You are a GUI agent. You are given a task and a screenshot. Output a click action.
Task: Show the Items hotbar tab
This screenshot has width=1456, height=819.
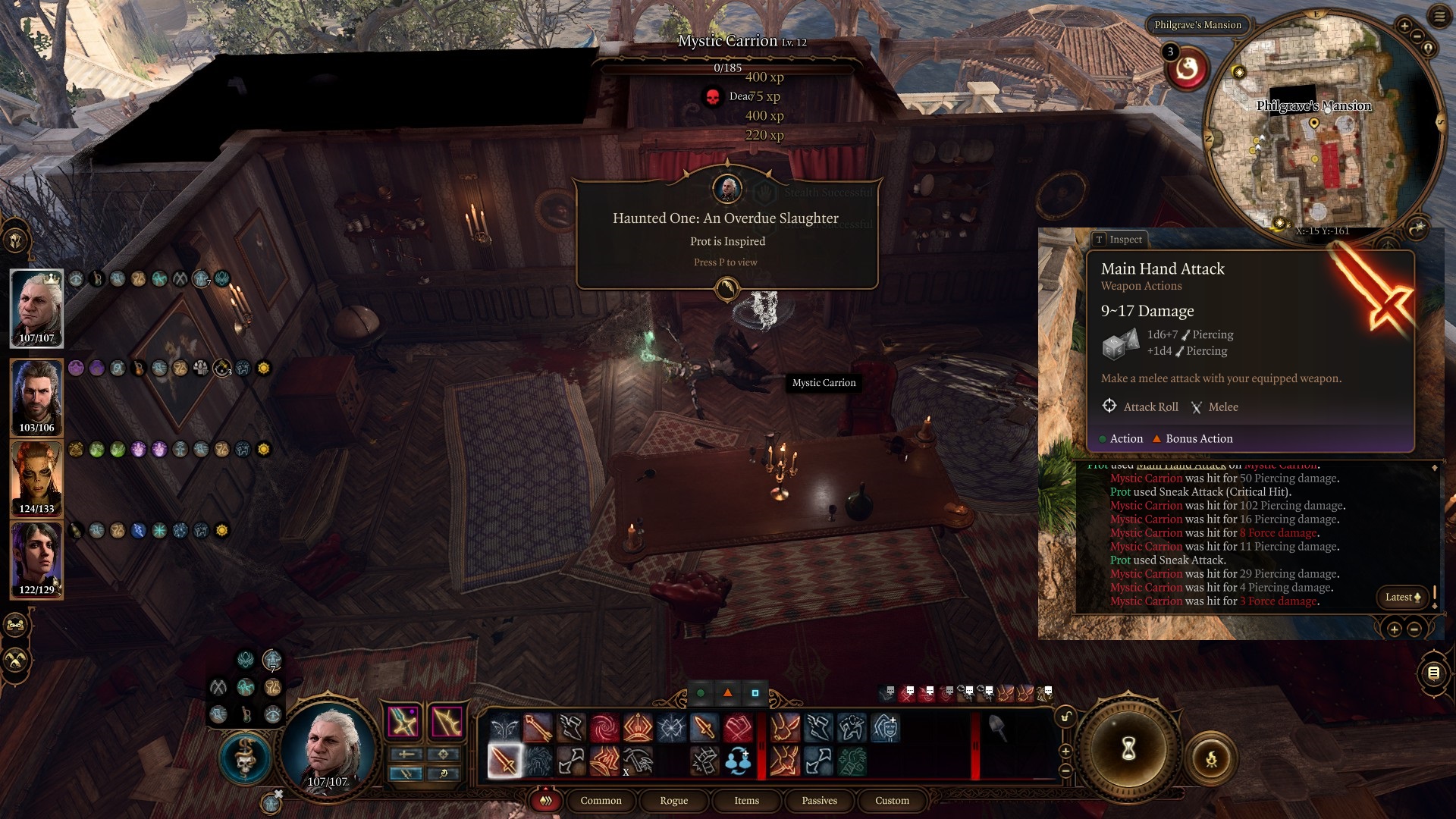(746, 801)
